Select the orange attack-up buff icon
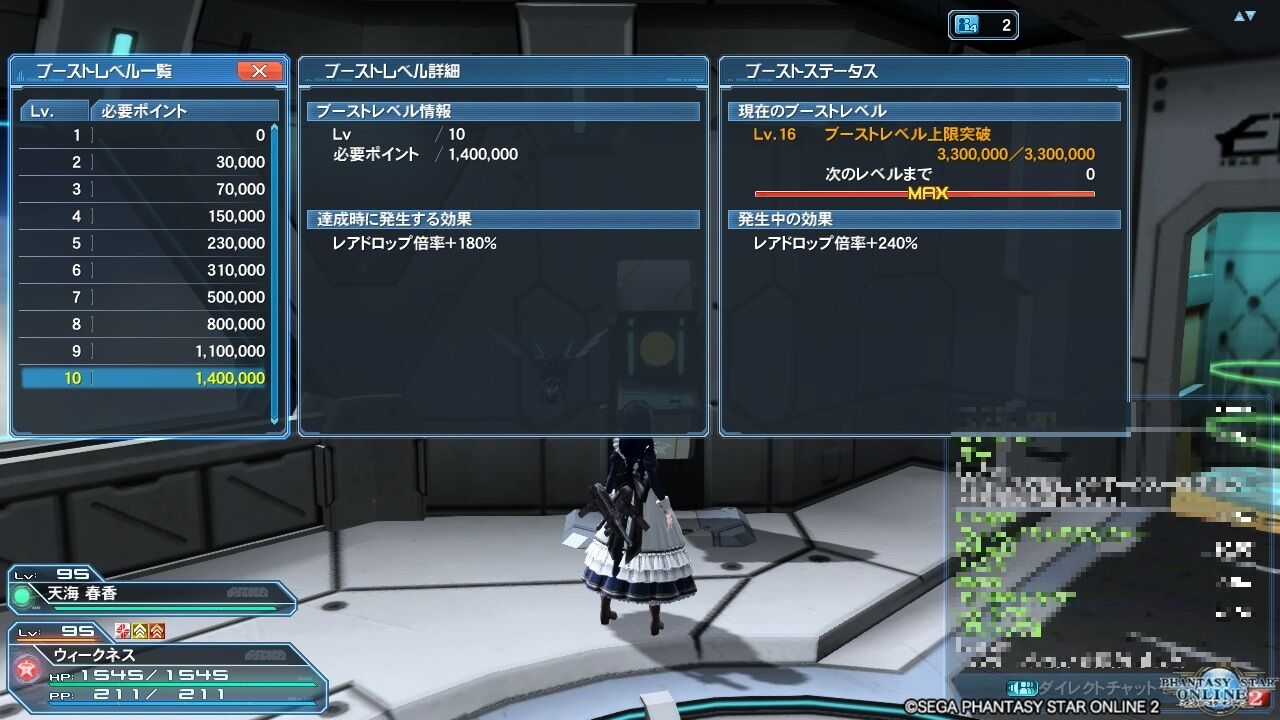This screenshot has width=1280, height=720. tap(156, 632)
